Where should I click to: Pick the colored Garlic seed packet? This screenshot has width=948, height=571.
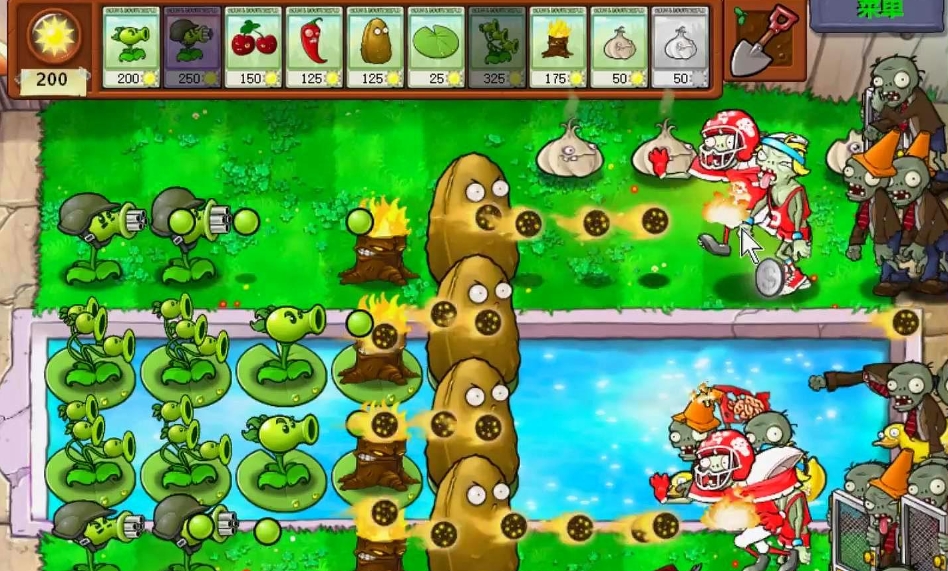pos(619,46)
